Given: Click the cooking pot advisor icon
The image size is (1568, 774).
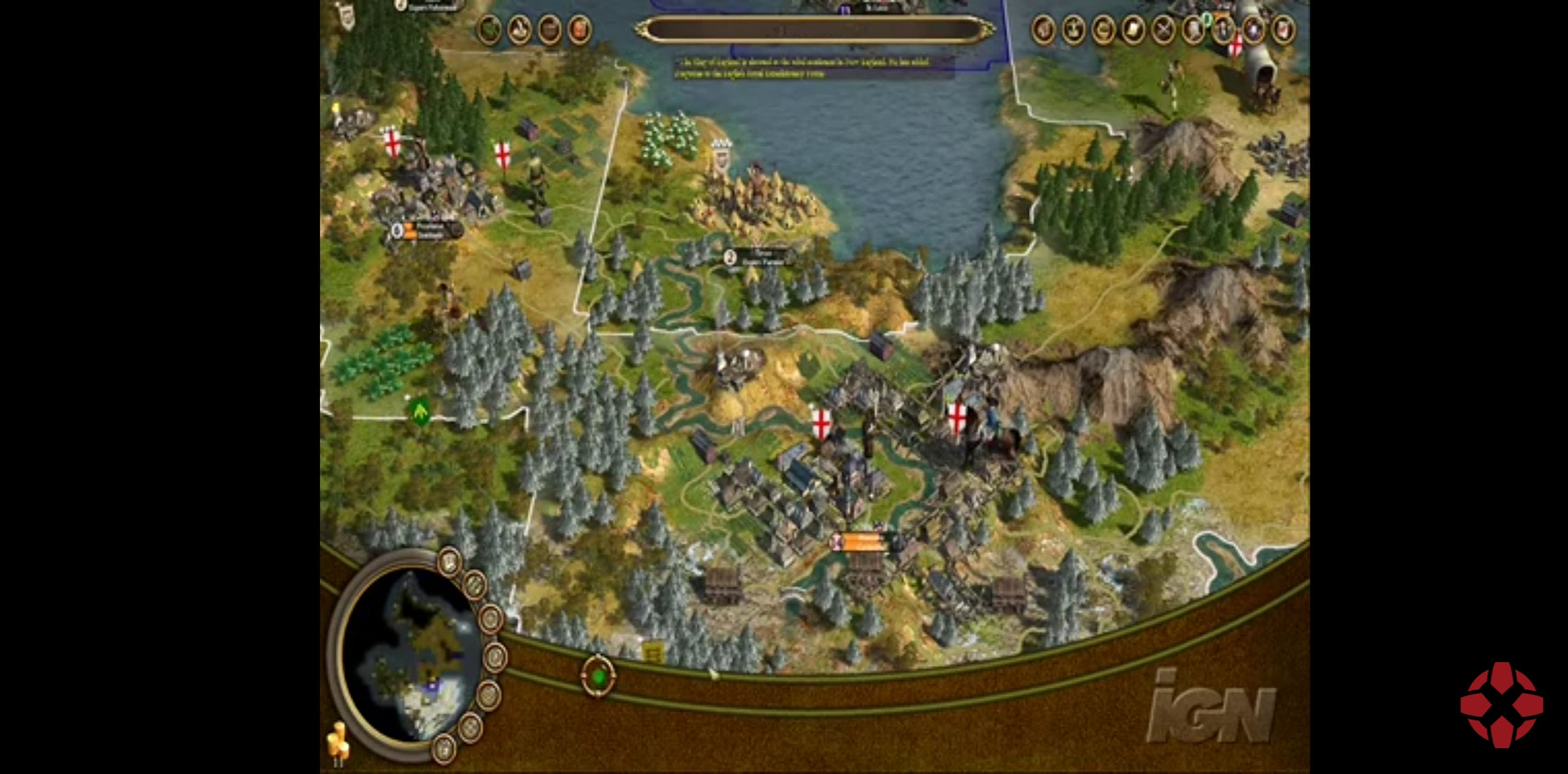Looking at the screenshot, I should coord(1103,30).
